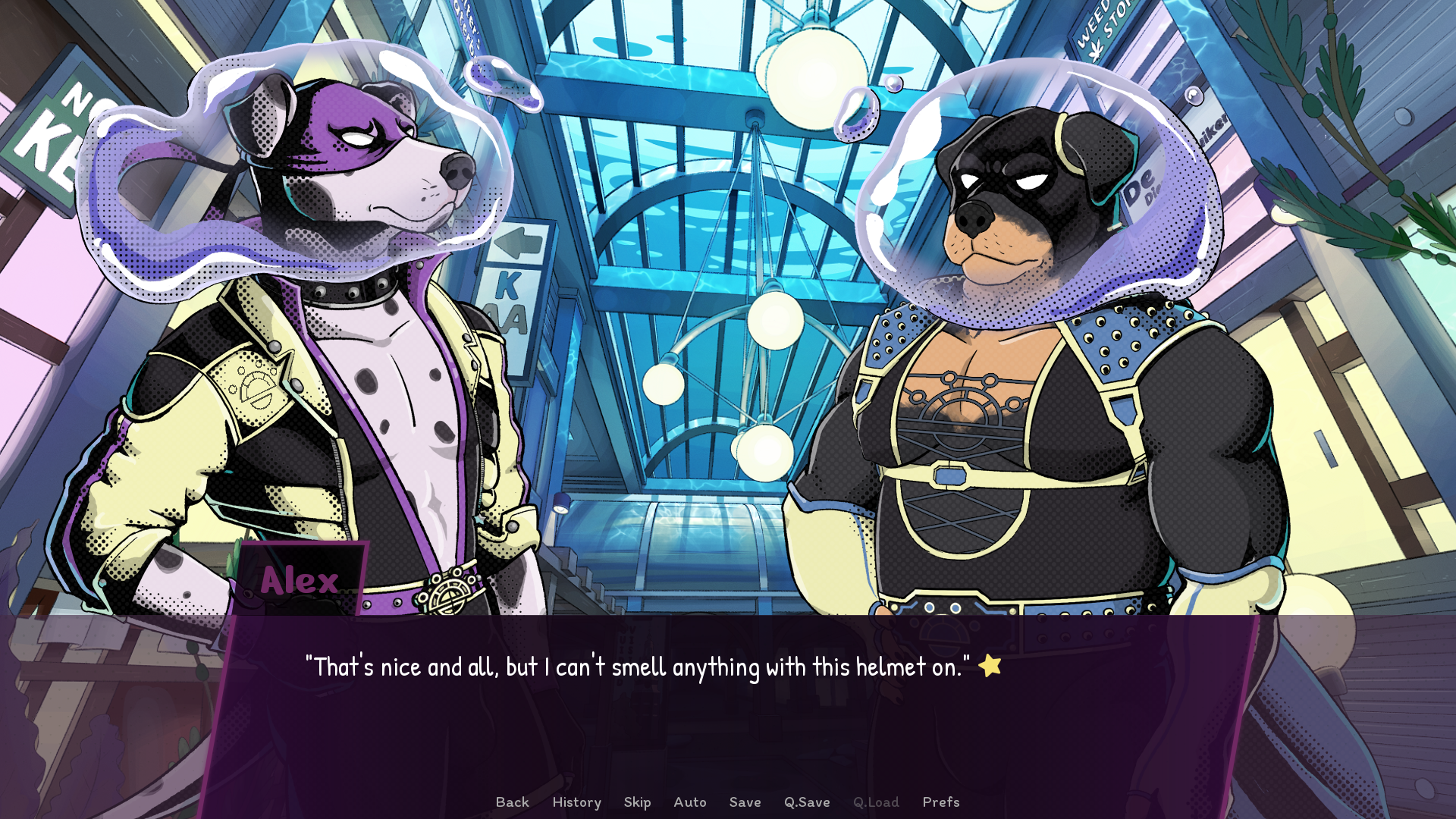Open Prefs settings
This screenshot has height=819, width=1456.
pos(940,802)
